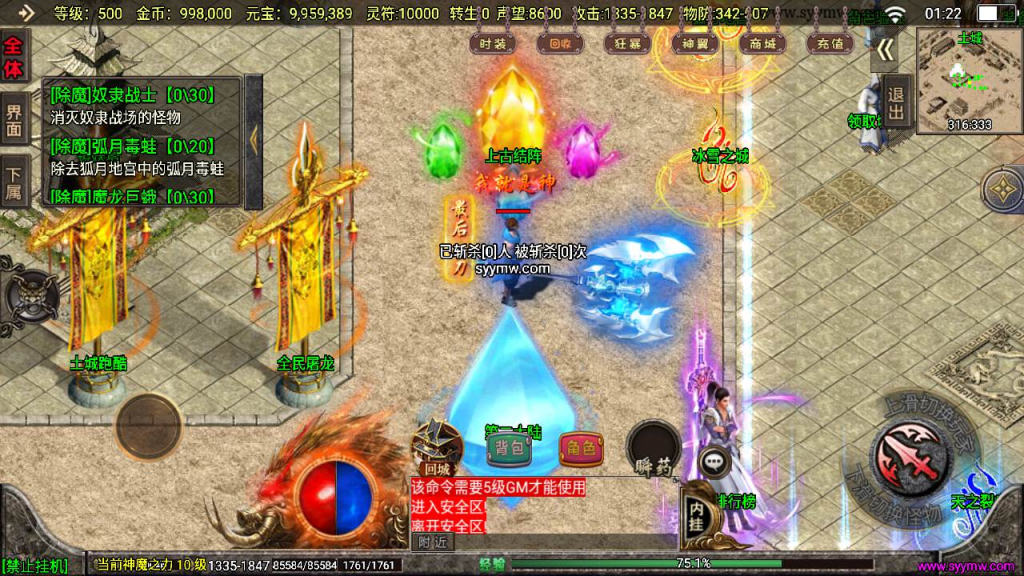Open the 商城 shop
Viewport: 1024px width, 576px height.
point(762,43)
